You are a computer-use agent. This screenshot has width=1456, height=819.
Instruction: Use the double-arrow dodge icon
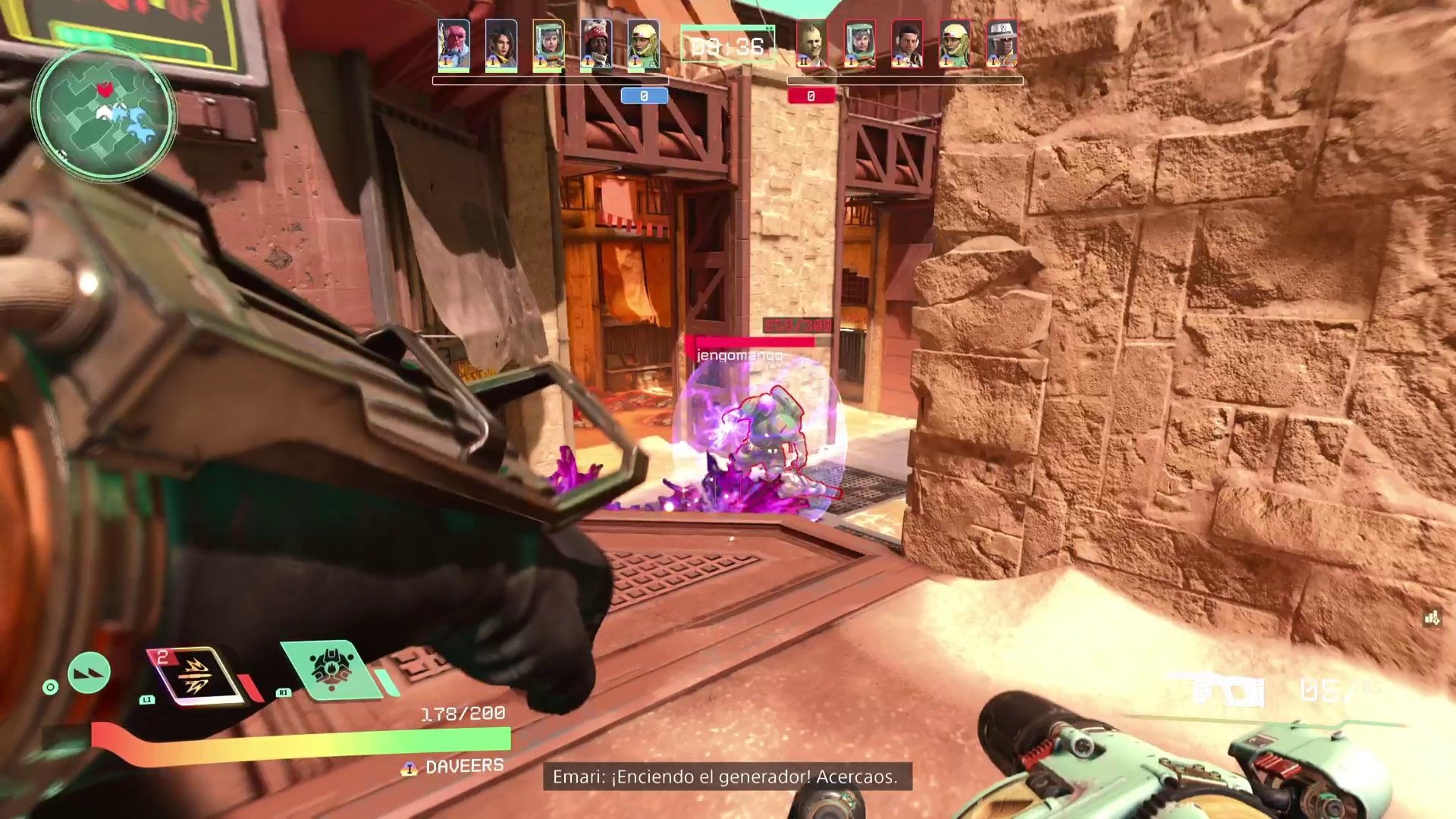(x=89, y=673)
